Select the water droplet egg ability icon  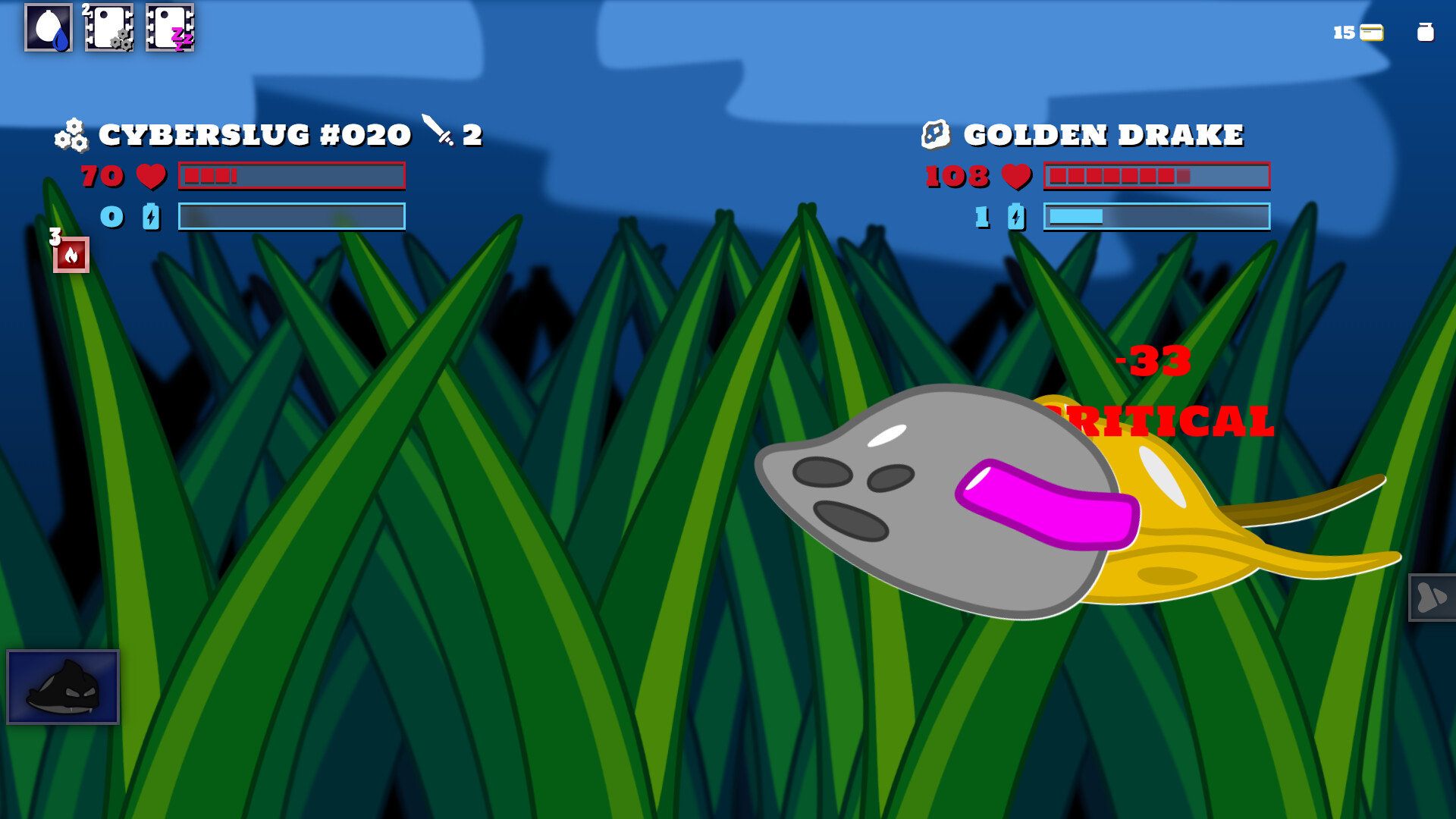coord(49,30)
